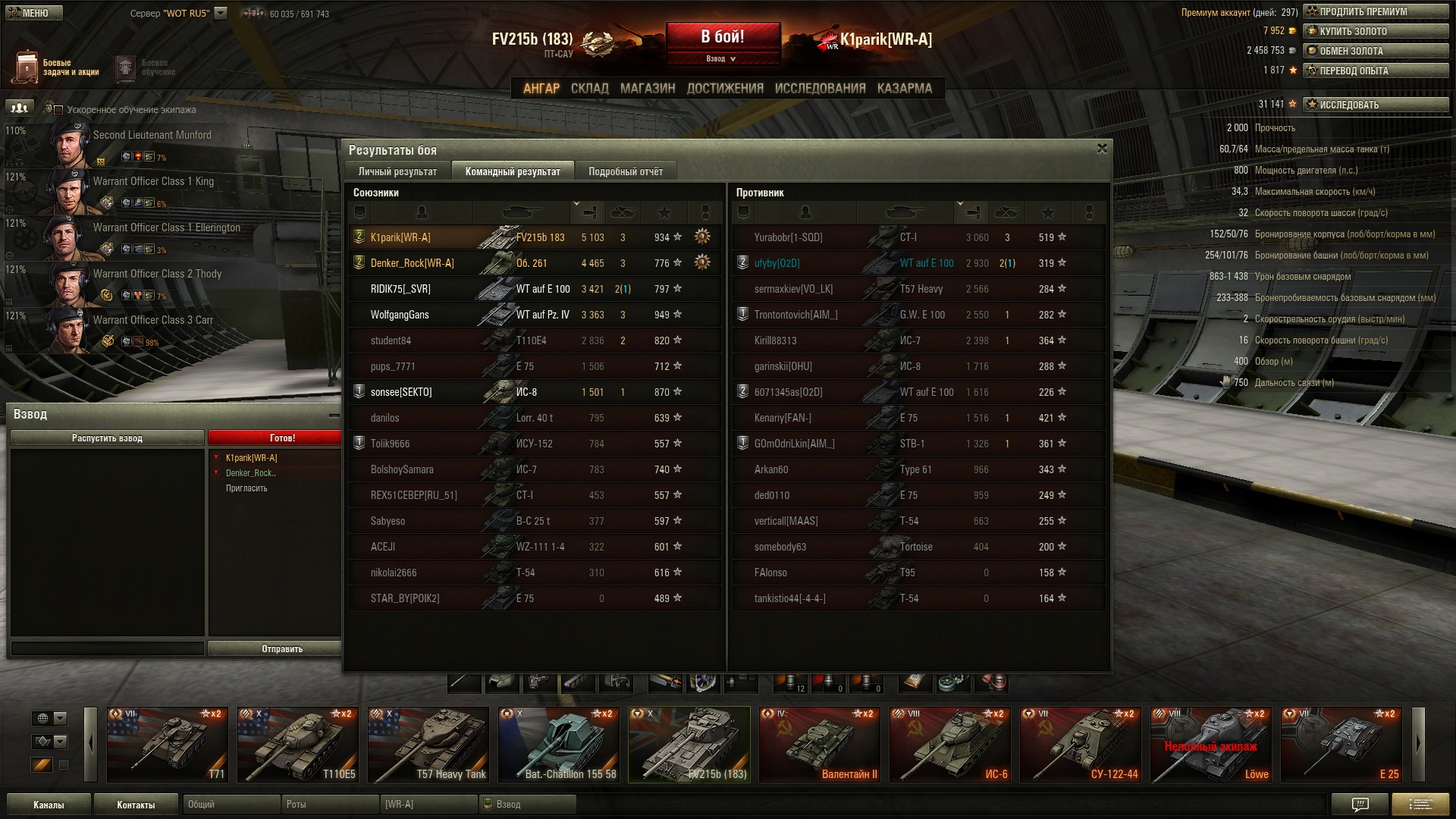Open the Подробный отчёт tab
Viewport: 1456px width, 819px height.
coord(625,171)
